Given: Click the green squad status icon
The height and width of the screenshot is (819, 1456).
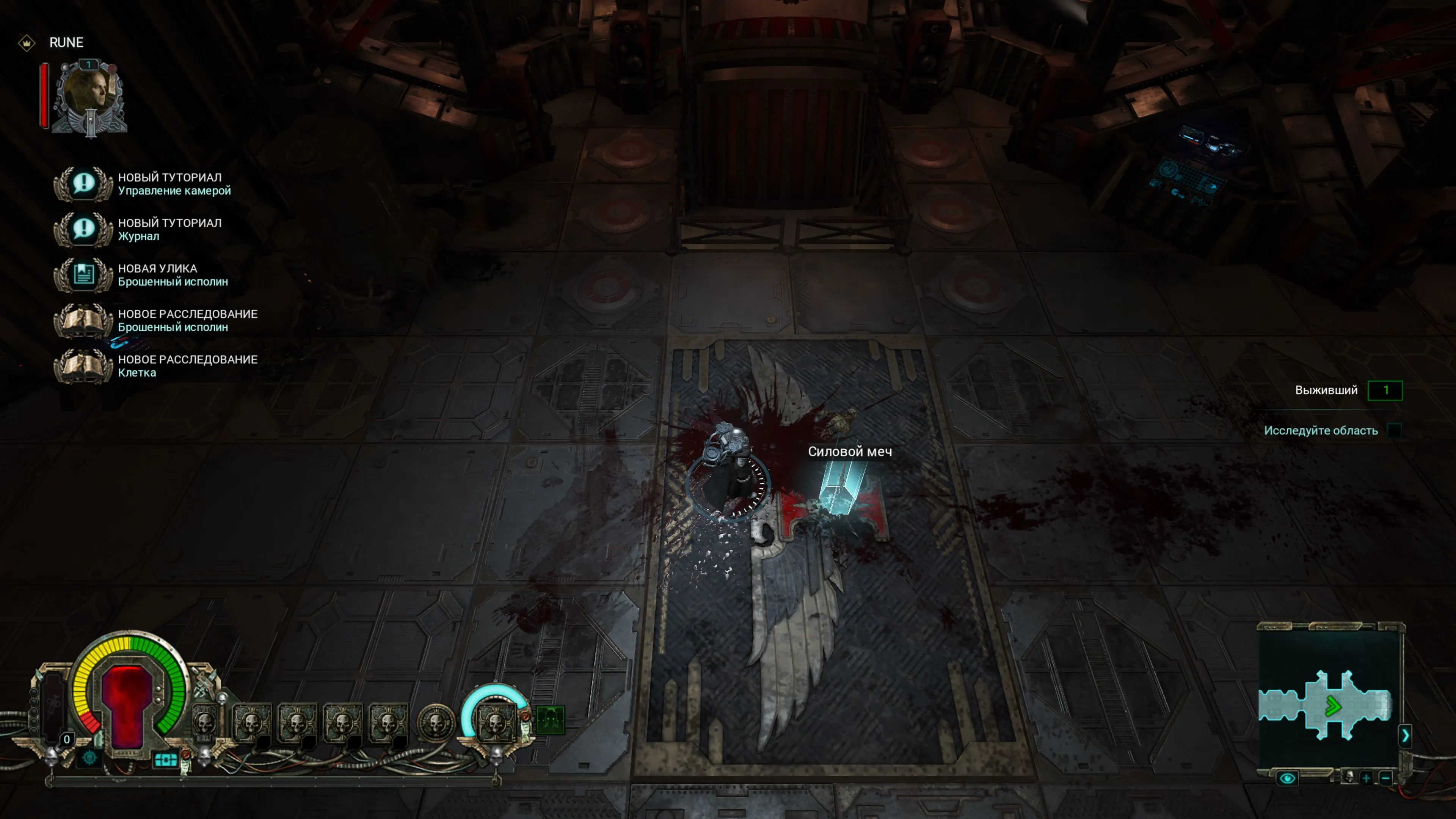Looking at the screenshot, I should coord(550,721).
